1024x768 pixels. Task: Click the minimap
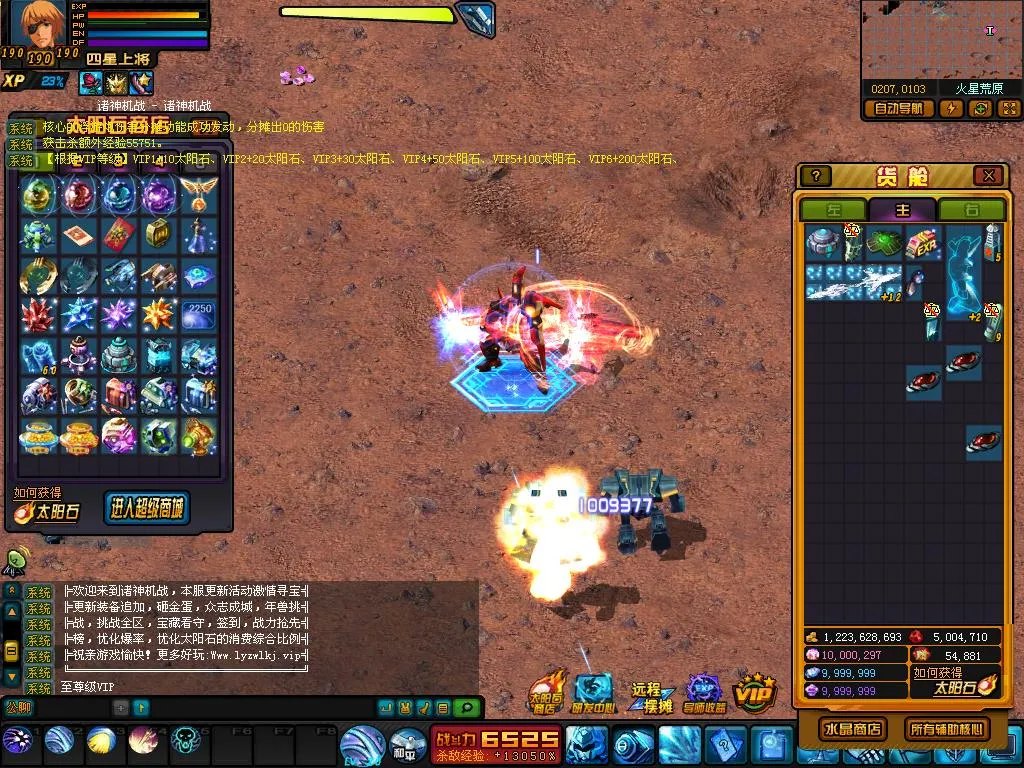[940, 40]
